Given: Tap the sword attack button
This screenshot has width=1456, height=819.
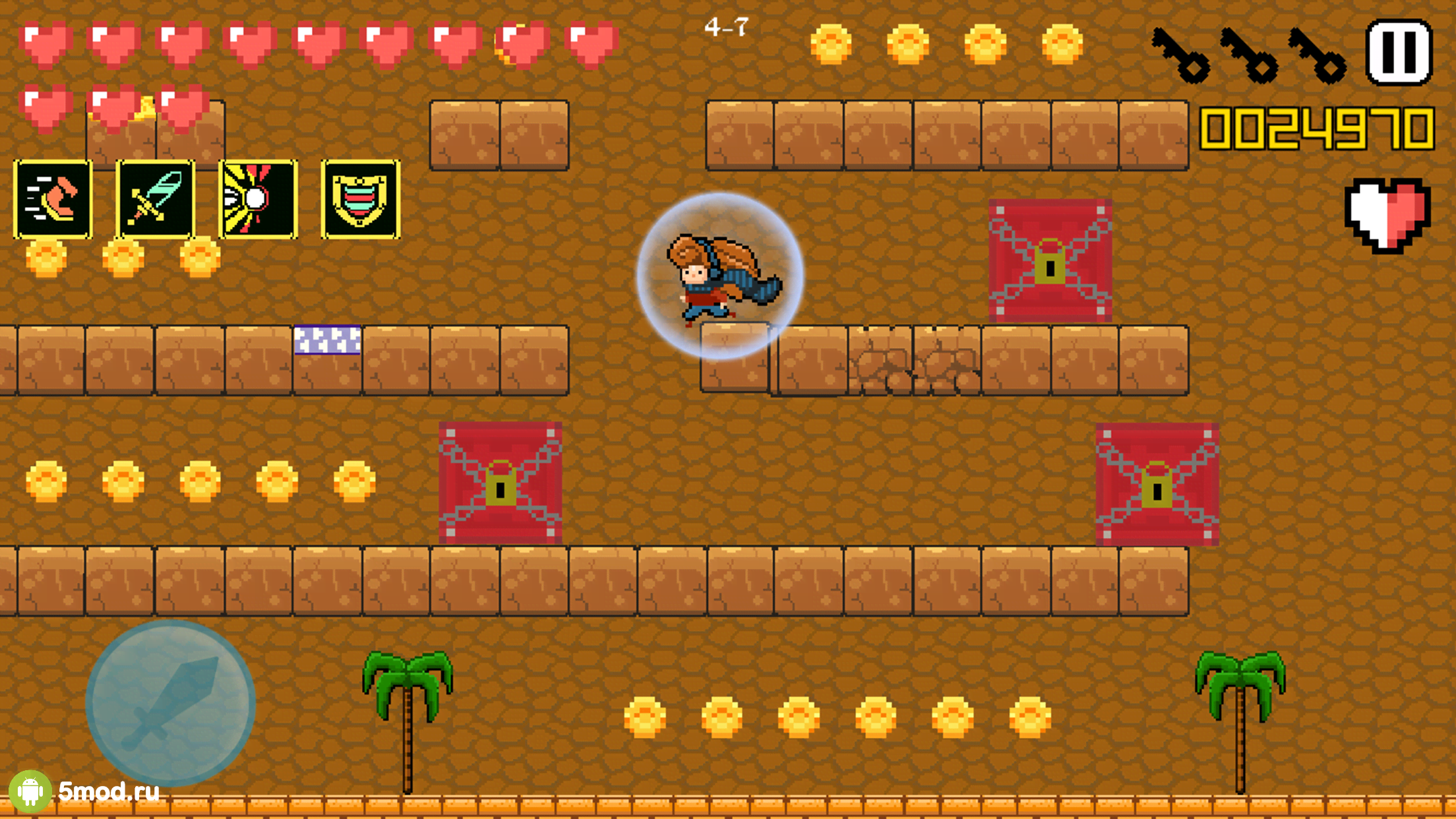Looking at the screenshot, I should pos(170,702).
